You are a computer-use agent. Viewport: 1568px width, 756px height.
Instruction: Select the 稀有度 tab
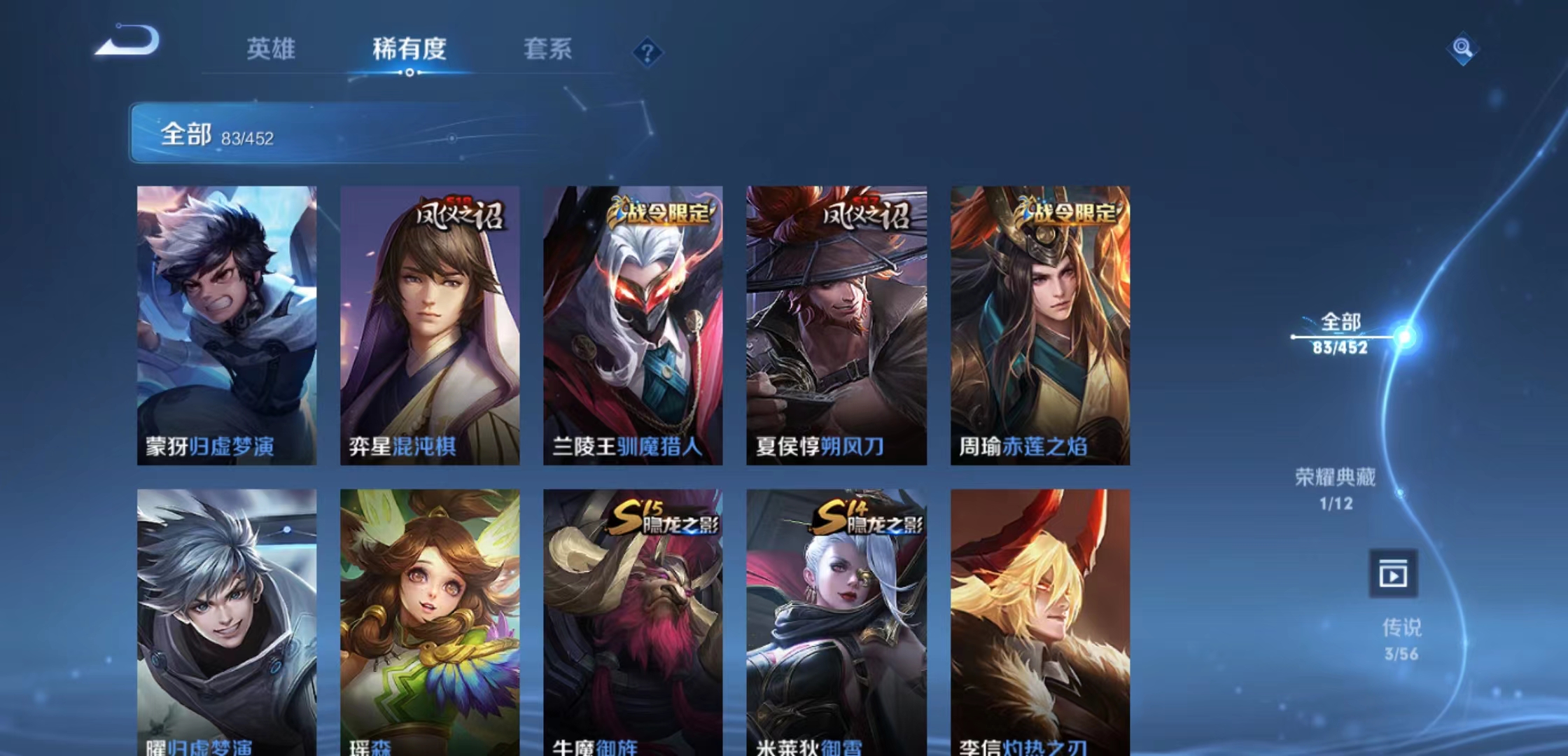[408, 50]
